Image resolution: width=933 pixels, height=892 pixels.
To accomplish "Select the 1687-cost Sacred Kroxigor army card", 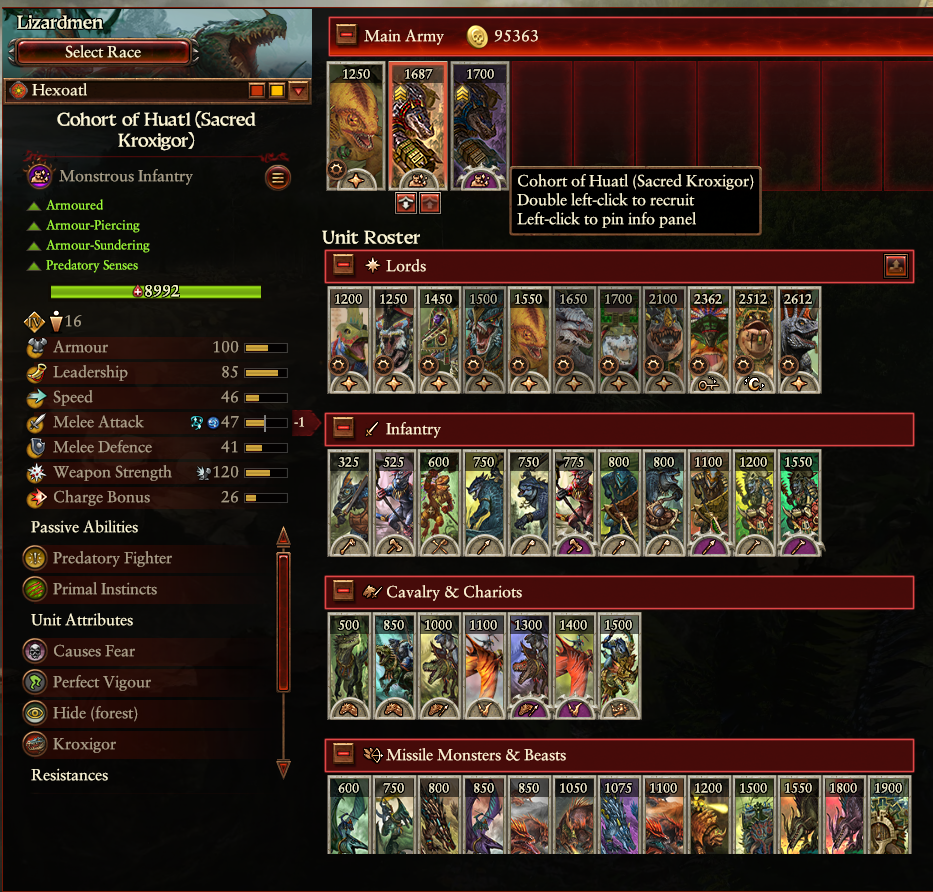I will pyautogui.click(x=418, y=125).
